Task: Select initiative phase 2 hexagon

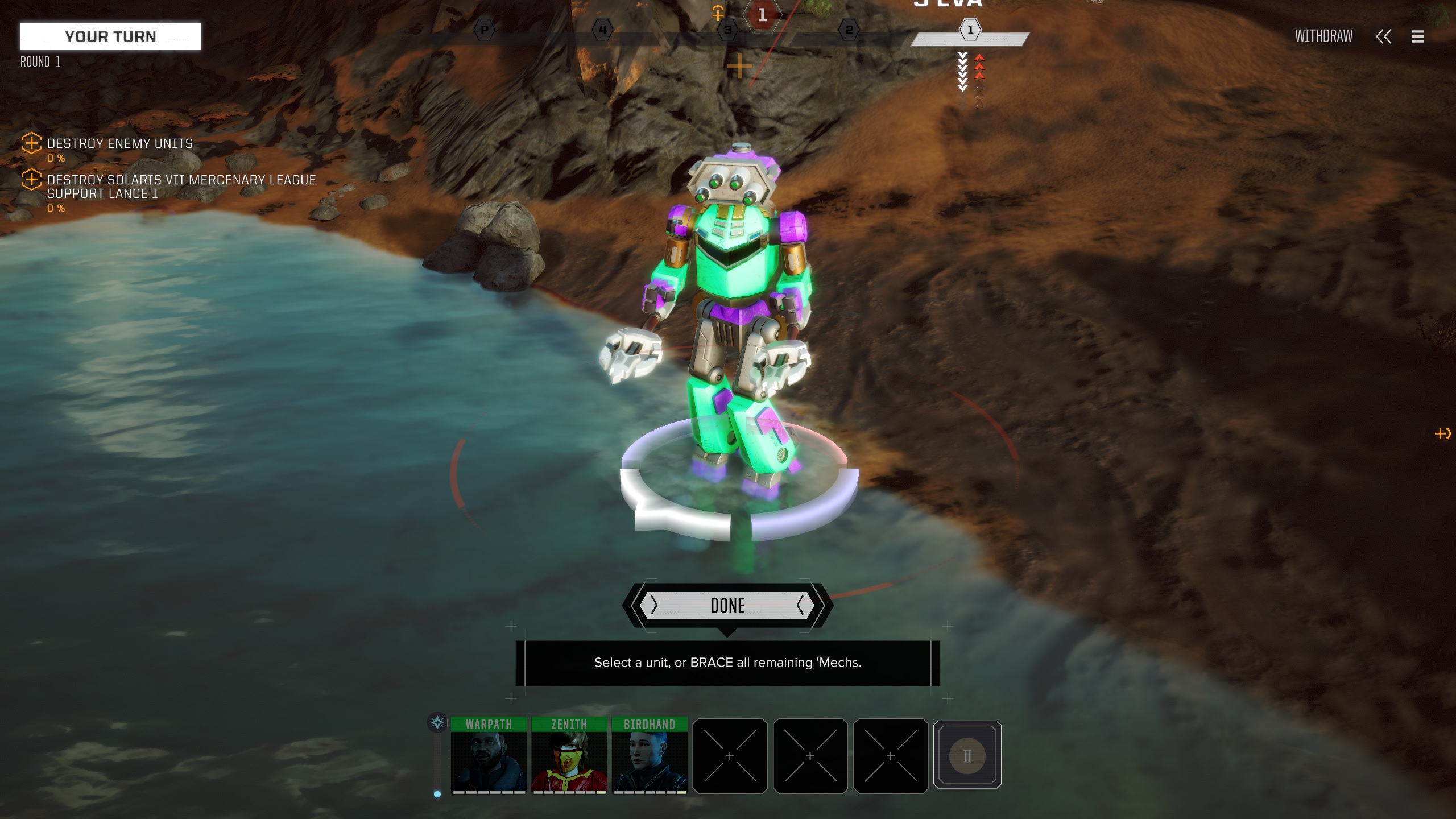Action: [849, 30]
